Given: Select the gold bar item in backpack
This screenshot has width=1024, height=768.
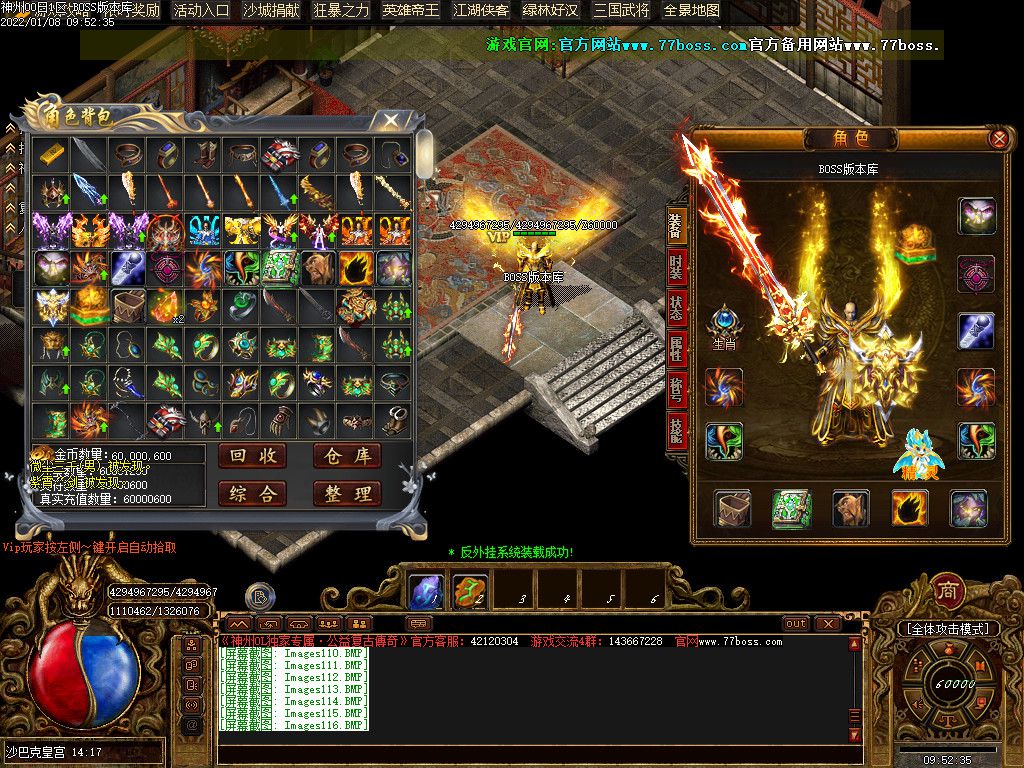Looking at the screenshot, I should click(49, 153).
